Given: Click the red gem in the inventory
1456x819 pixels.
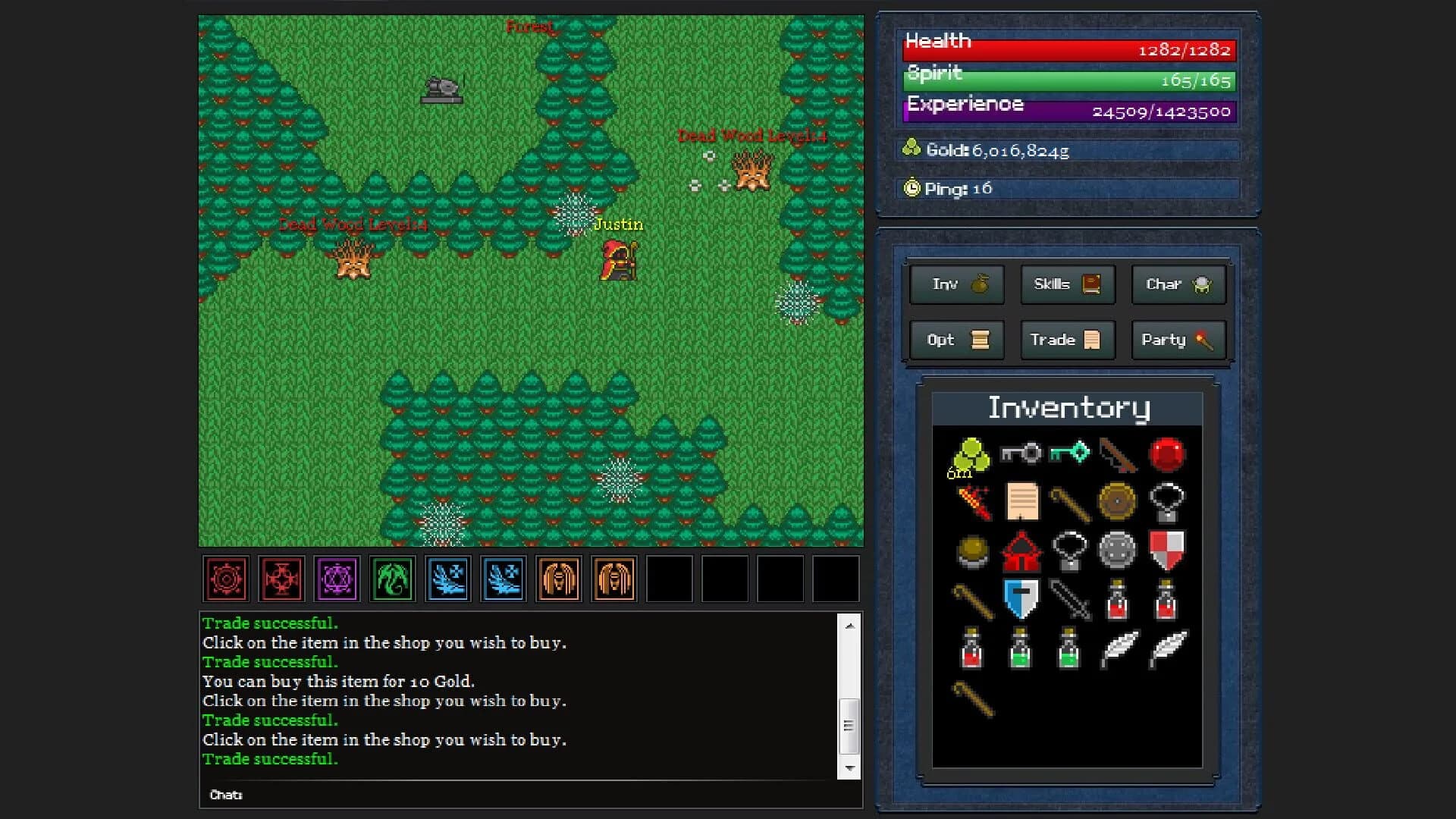Looking at the screenshot, I should coord(1168,455).
